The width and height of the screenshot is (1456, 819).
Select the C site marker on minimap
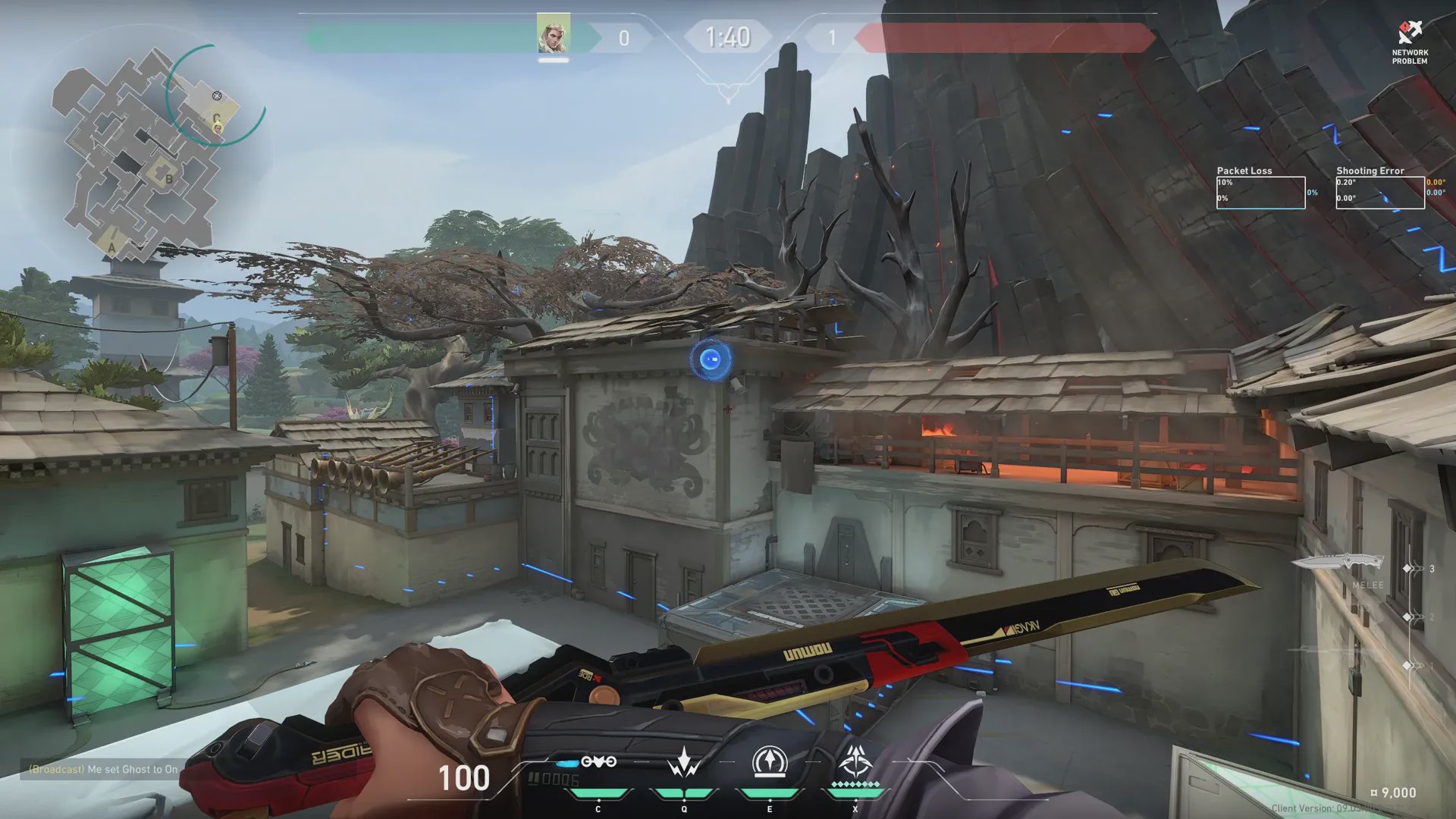click(x=216, y=118)
